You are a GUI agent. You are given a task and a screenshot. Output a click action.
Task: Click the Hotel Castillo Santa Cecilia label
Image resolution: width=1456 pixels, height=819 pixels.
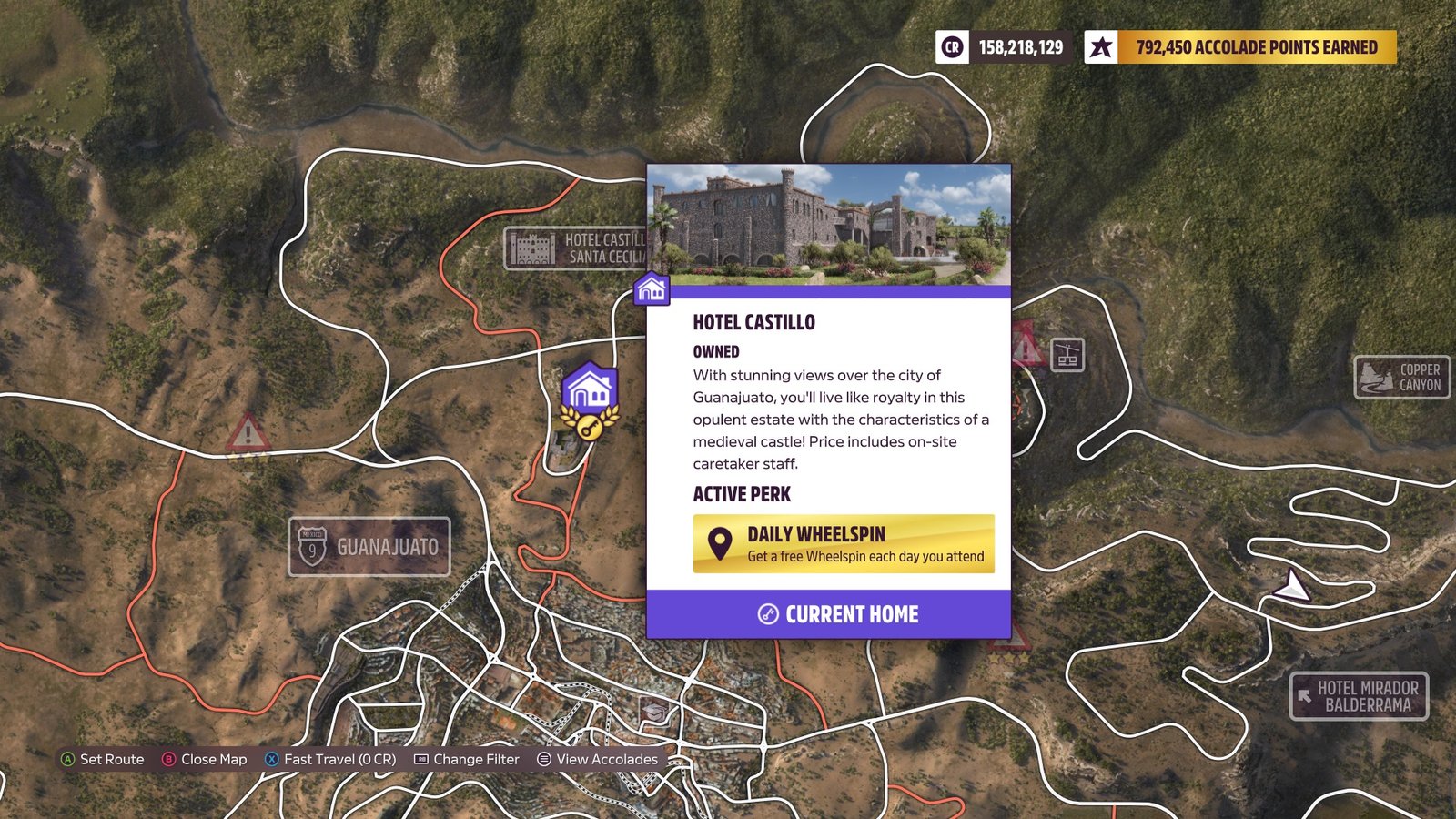(575, 248)
